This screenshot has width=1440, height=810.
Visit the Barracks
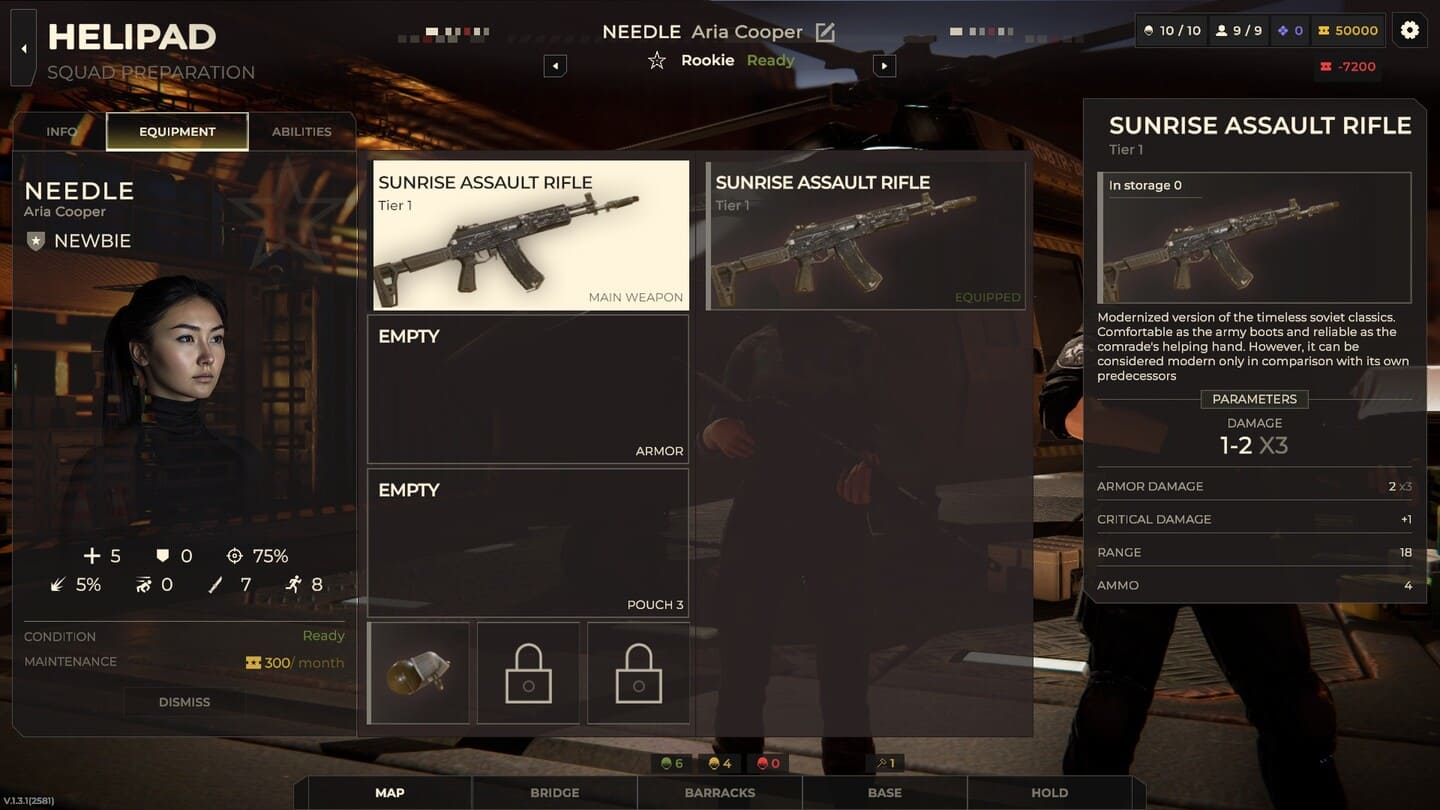click(x=720, y=793)
